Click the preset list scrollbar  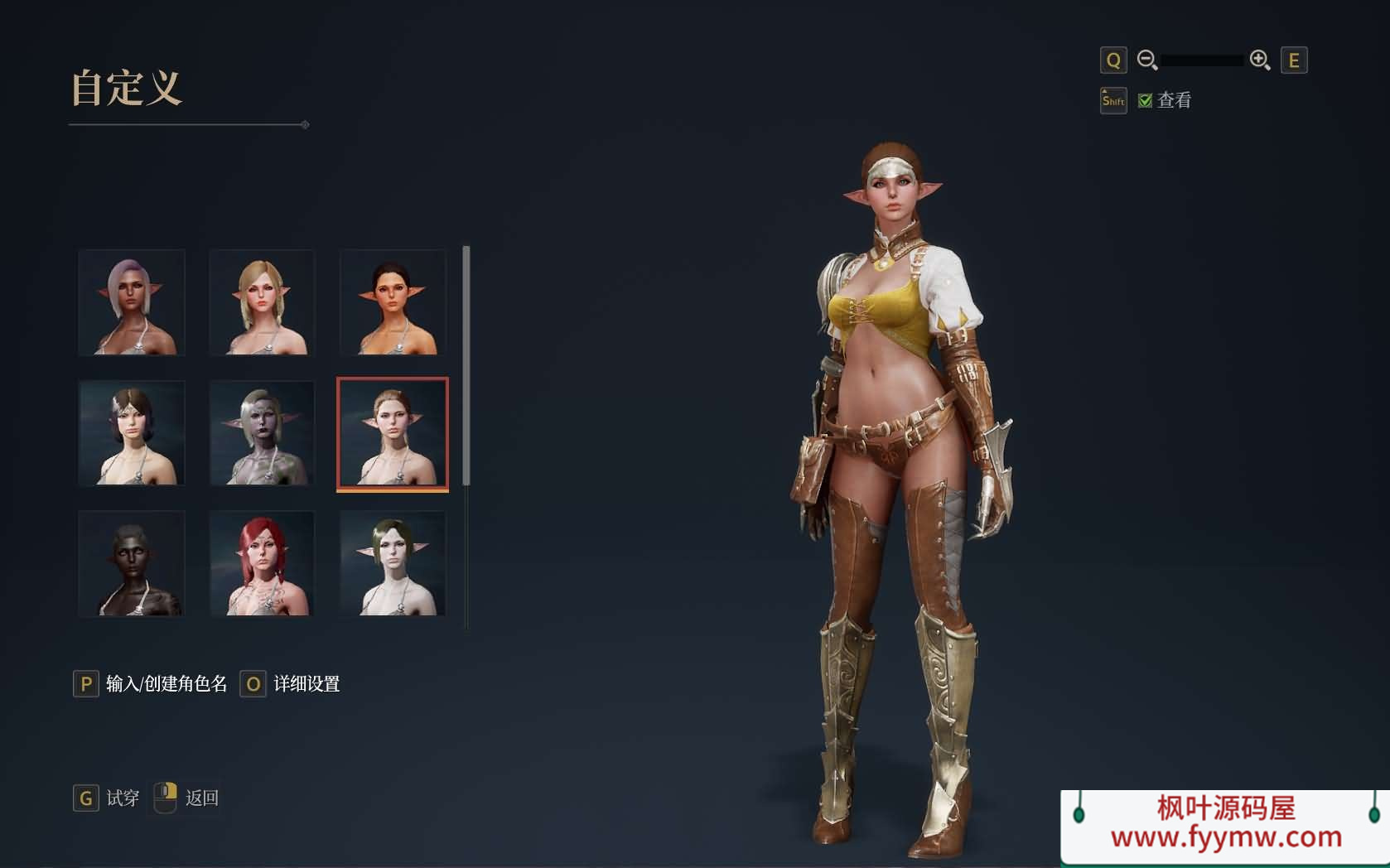466,364
